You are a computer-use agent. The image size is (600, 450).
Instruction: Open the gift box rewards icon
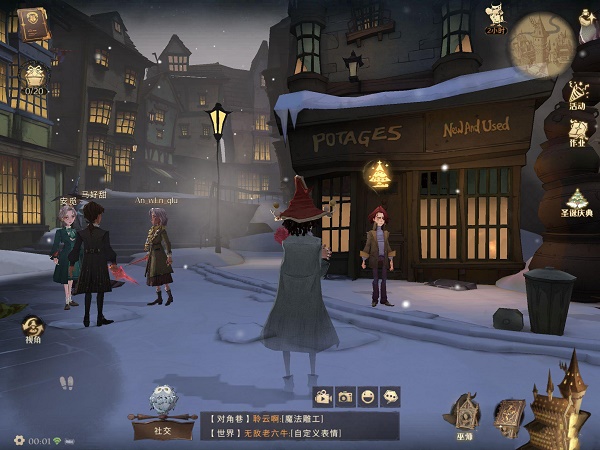pos(35,76)
